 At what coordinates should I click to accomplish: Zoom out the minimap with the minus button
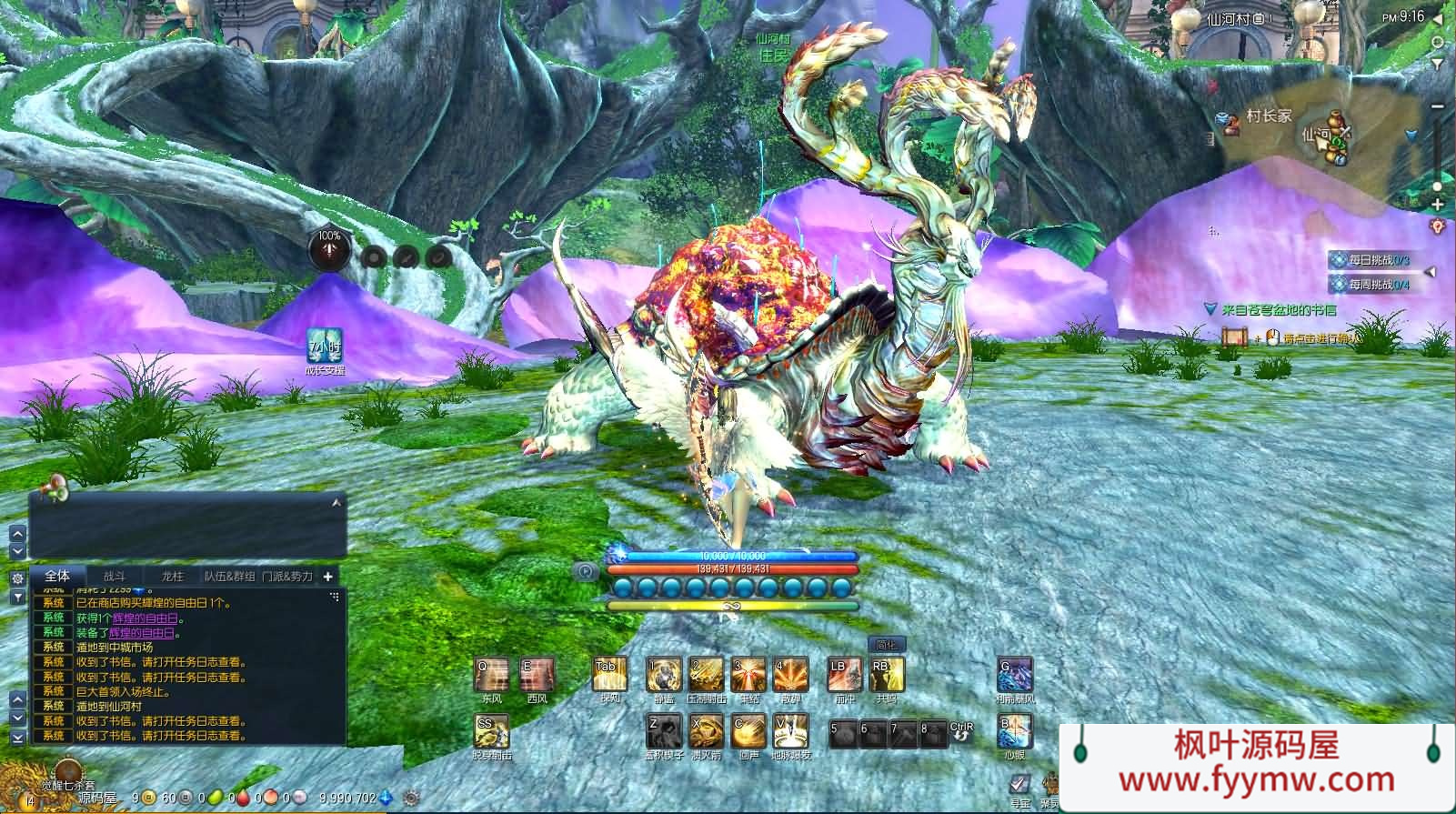pyautogui.click(x=1437, y=106)
